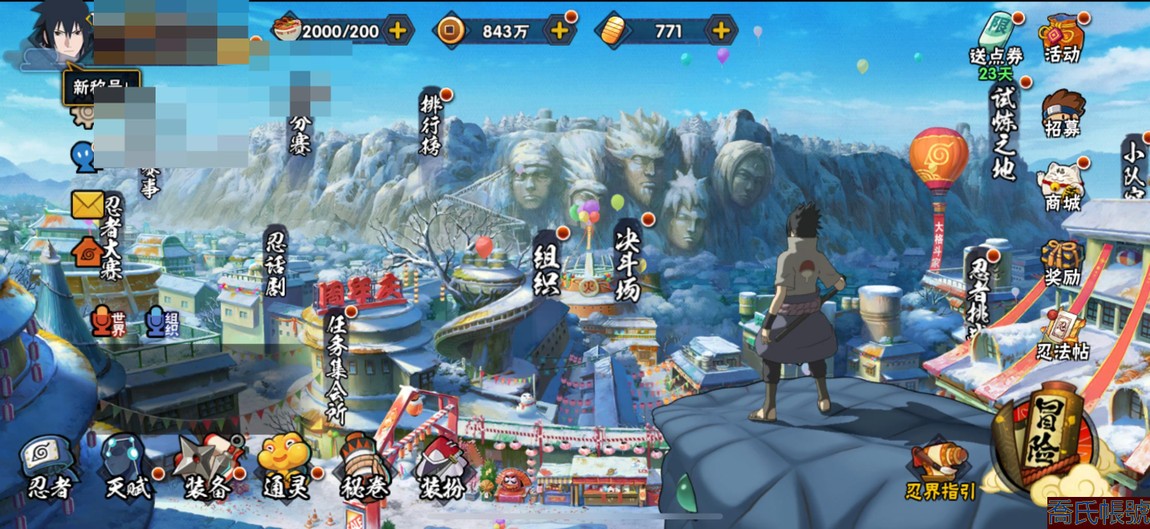
Task: Open the 忍者 ninja menu
Action: 48,465
